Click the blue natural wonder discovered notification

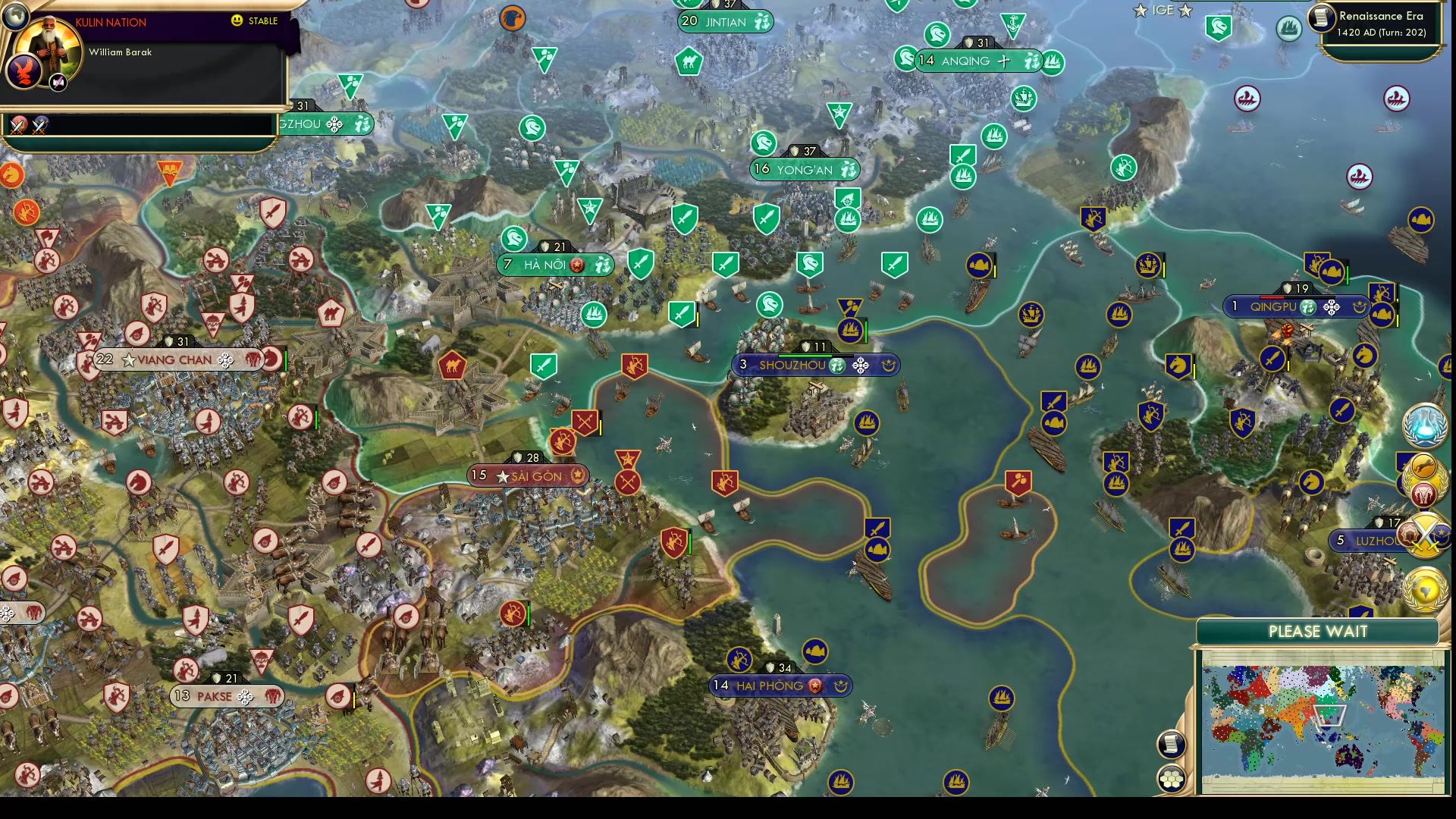(x=1424, y=427)
